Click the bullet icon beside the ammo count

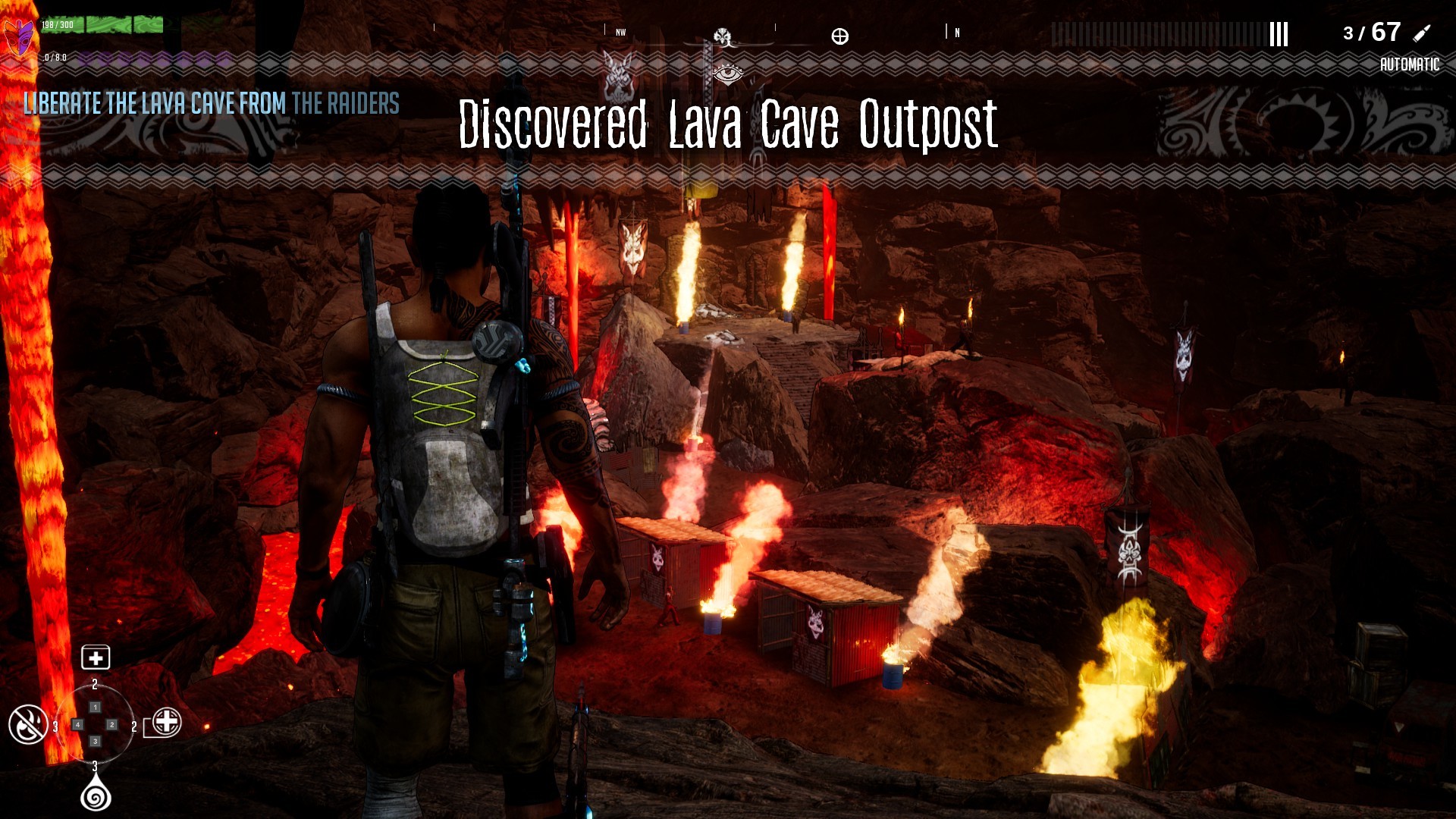coord(1420,34)
